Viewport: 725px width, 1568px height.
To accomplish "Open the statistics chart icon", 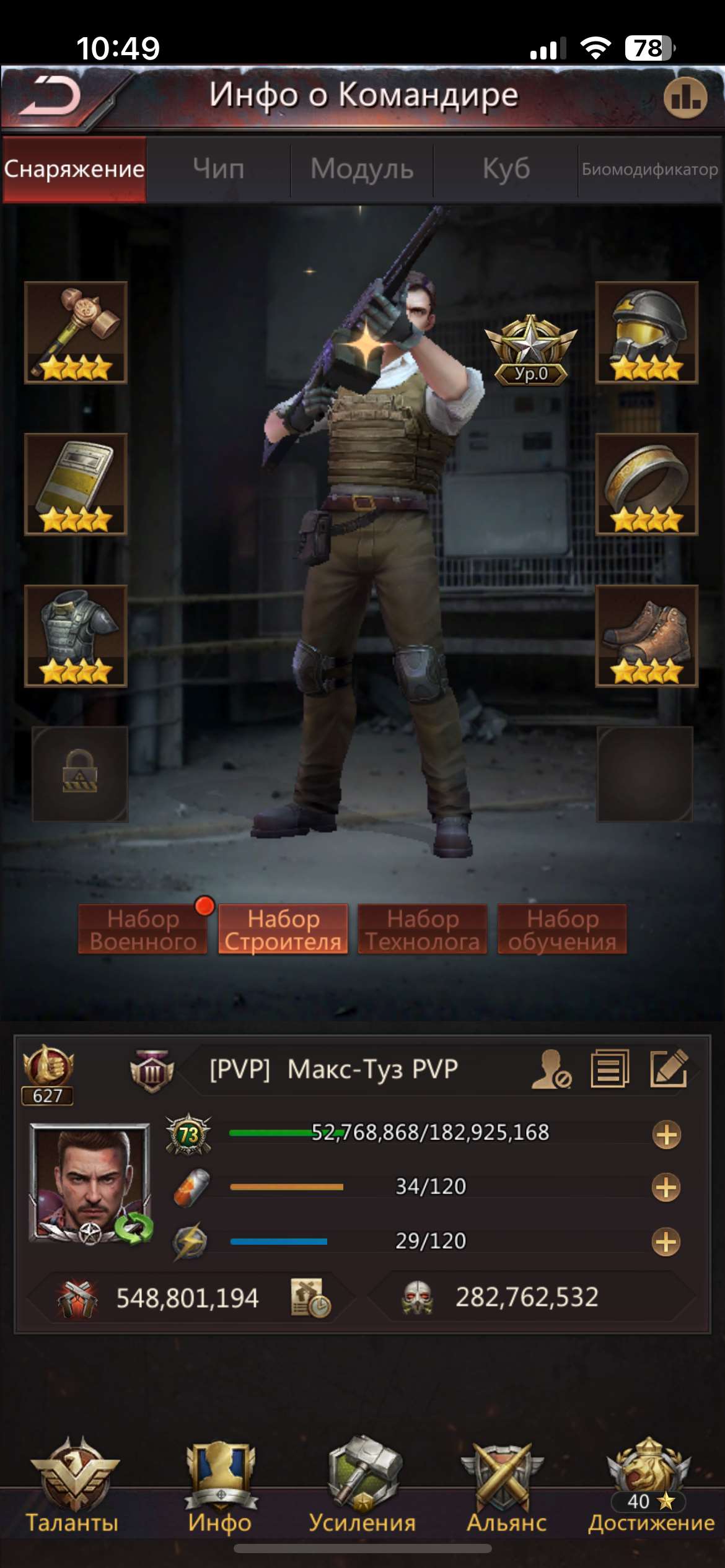I will (685, 98).
